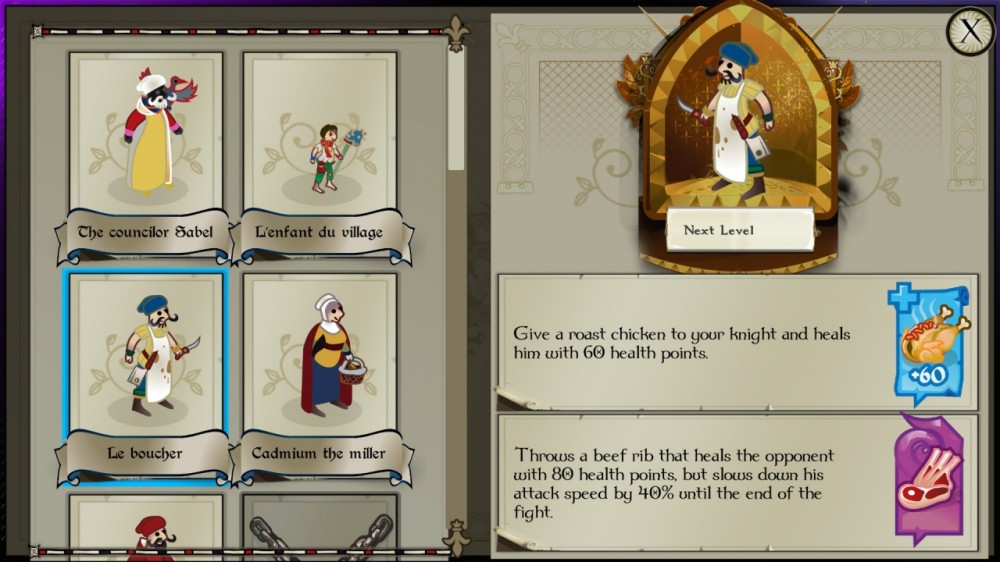Select the beef rib ability icon
Image resolution: width=1000 pixels, height=562 pixels.
(x=928, y=473)
